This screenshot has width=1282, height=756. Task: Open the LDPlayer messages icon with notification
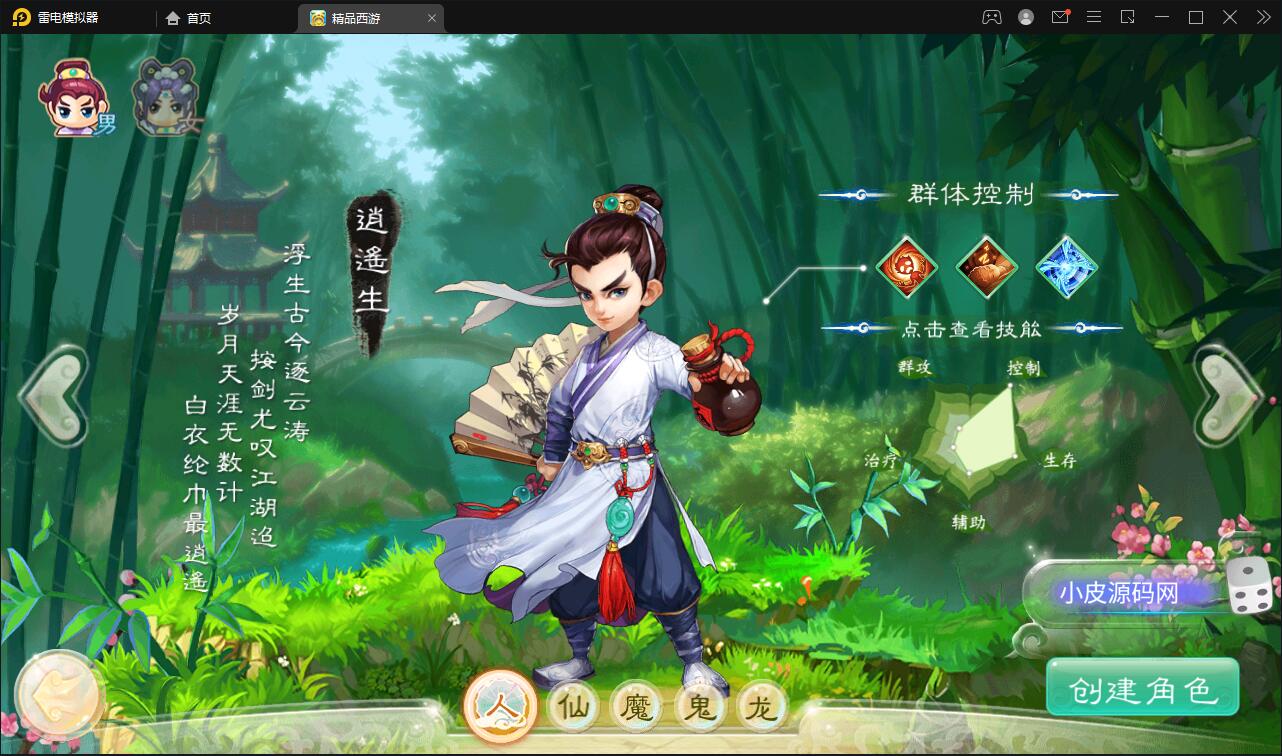tap(1060, 17)
